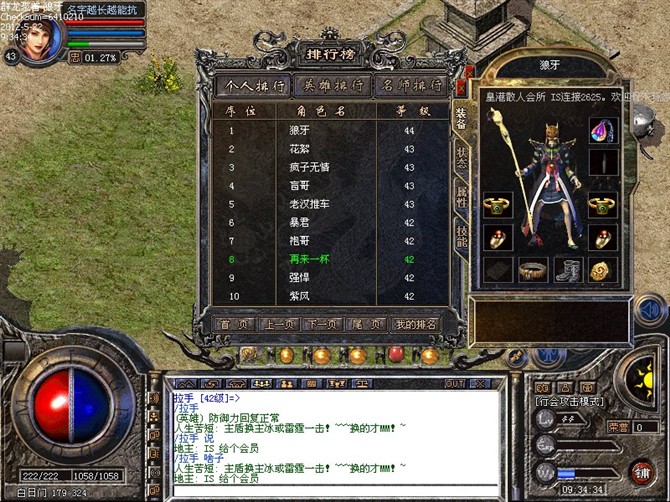The image size is (670, 502).
Task: Open the 技能 skills side tab
Action: (x=461, y=238)
